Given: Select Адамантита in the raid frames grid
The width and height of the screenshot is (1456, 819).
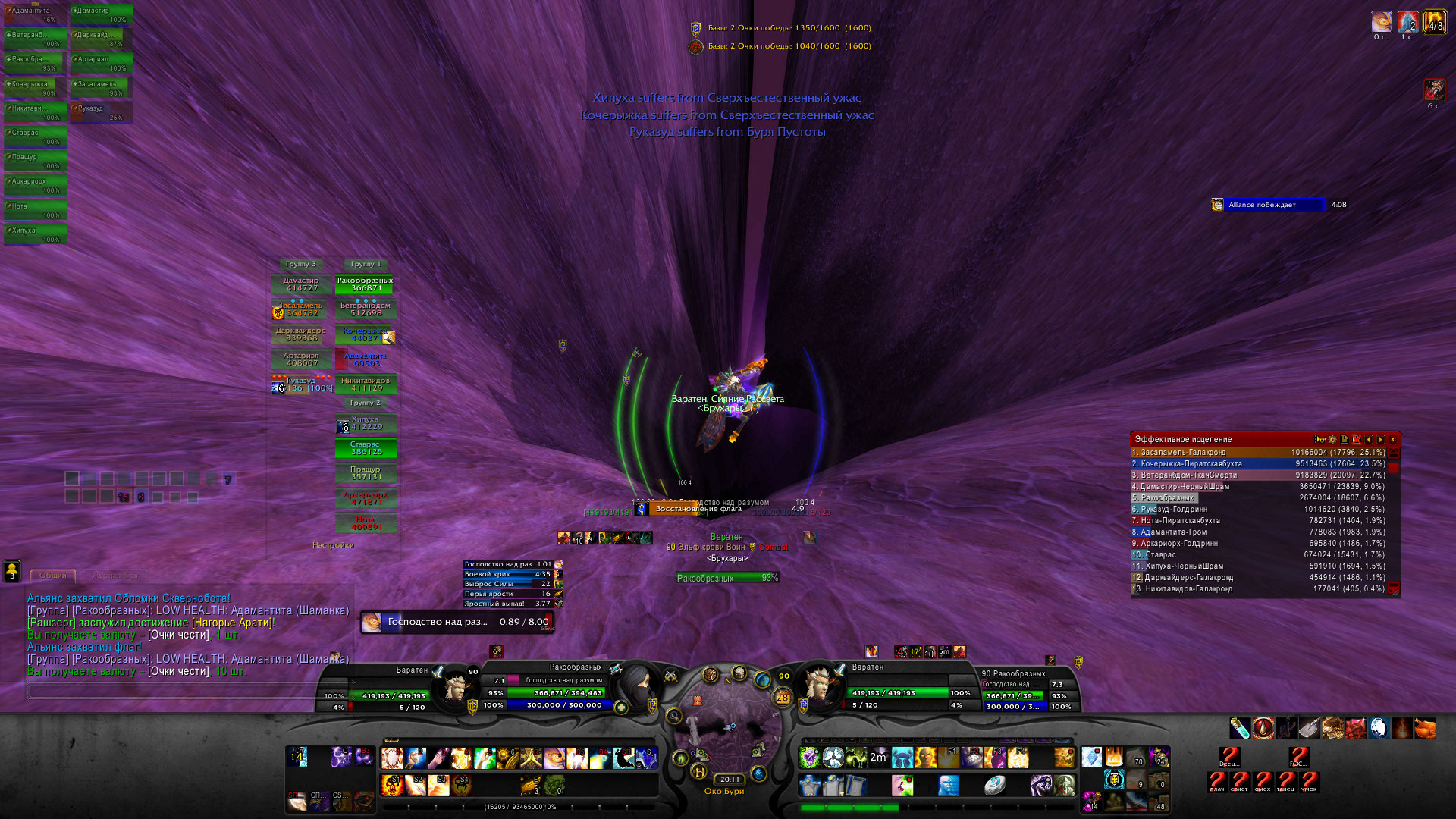Looking at the screenshot, I should coord(366,359).
